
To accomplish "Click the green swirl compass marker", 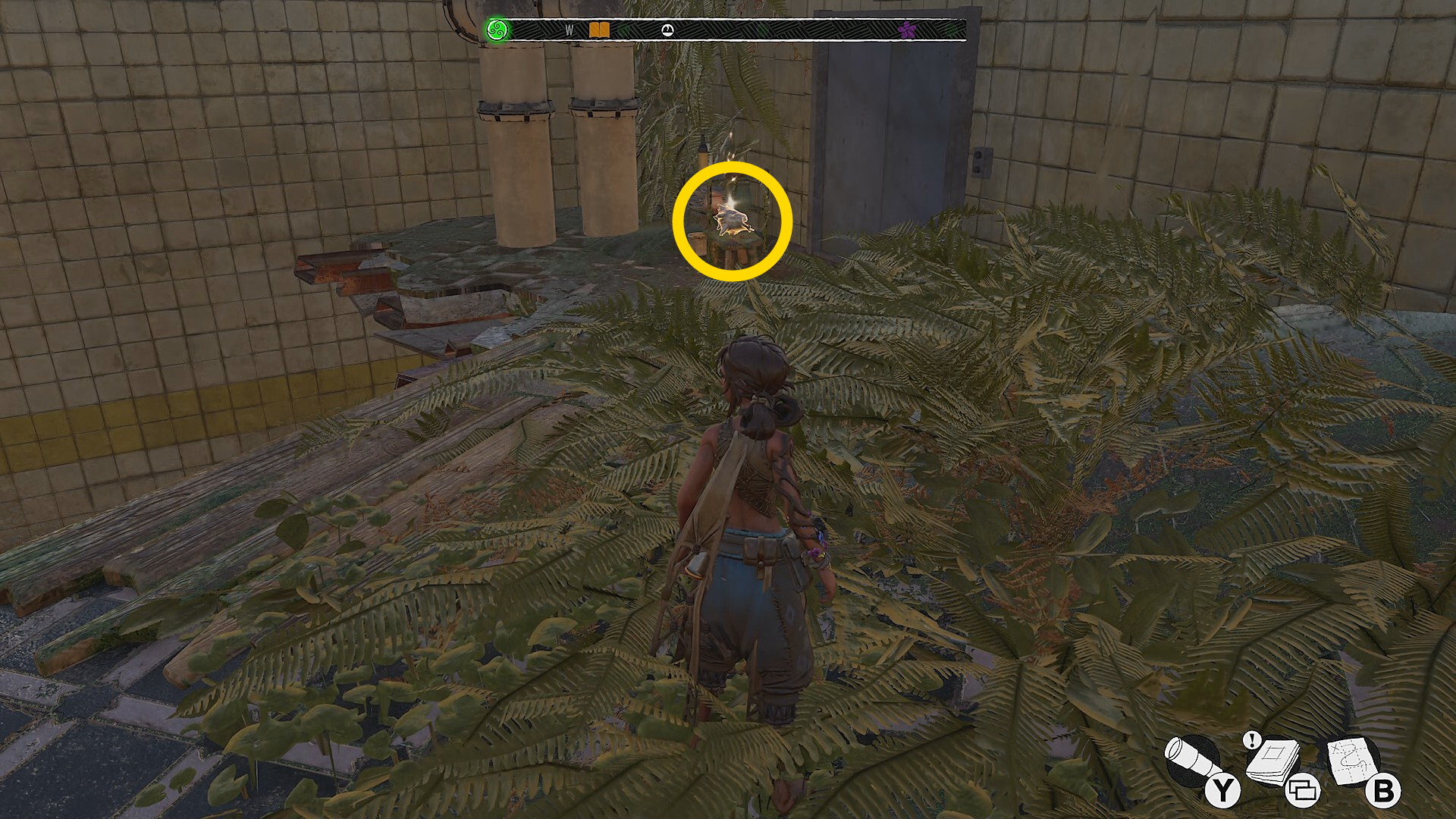I will [497, 30].
